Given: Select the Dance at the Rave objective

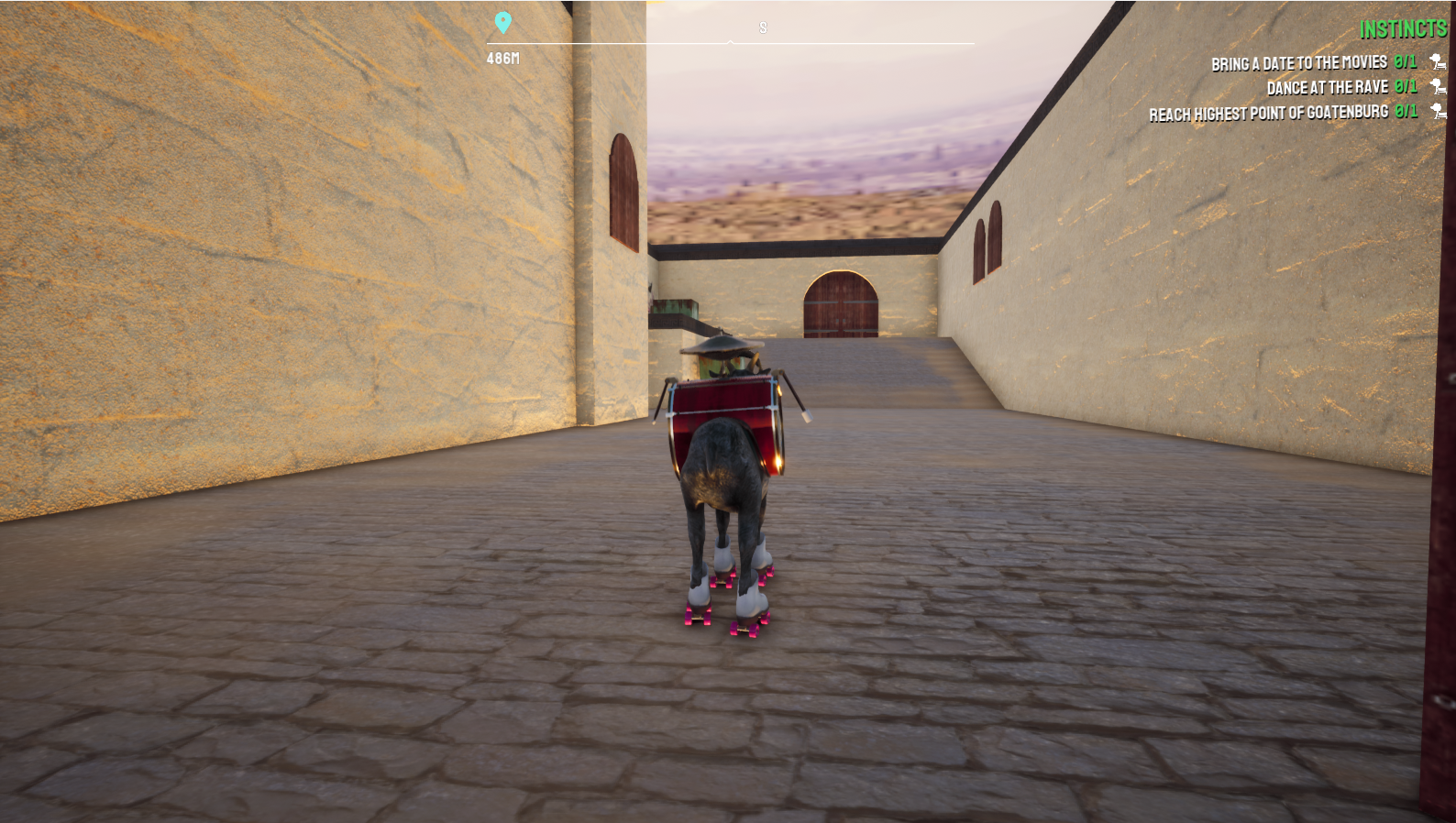Looking at the screenshot, I should click(1331, 88).
